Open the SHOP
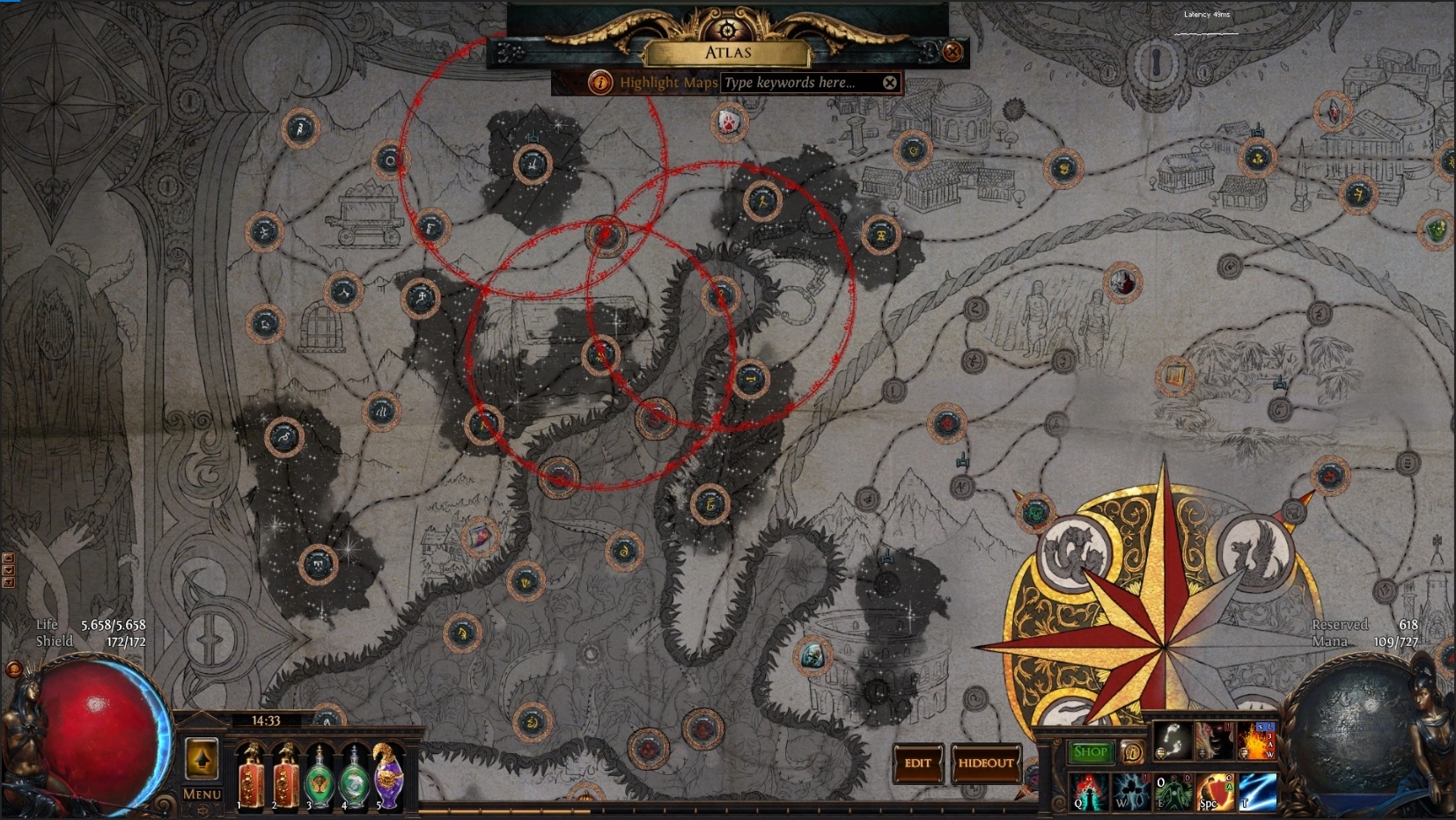Screen dimensions: 1456x820 [x=1091, y=752]
